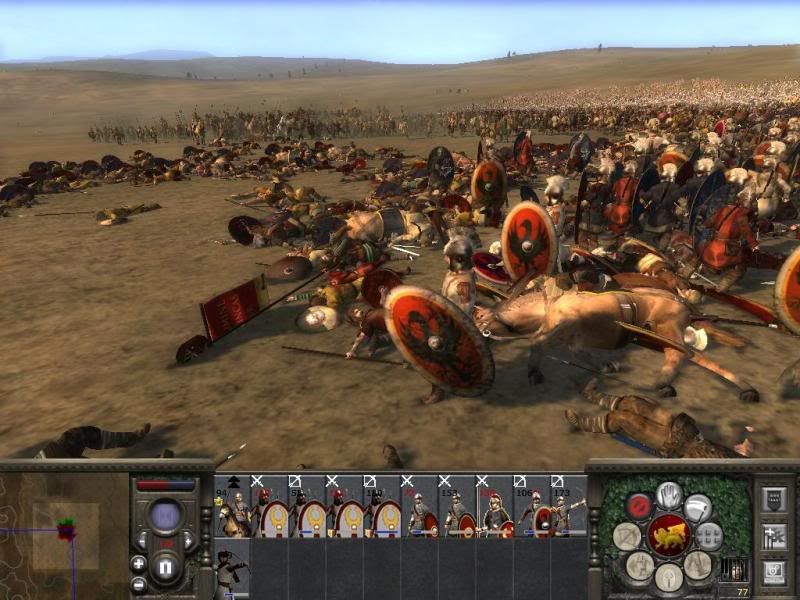Open the formation grid command button
800x600 pixels.
pyautogui.click(x=709, y=535)
